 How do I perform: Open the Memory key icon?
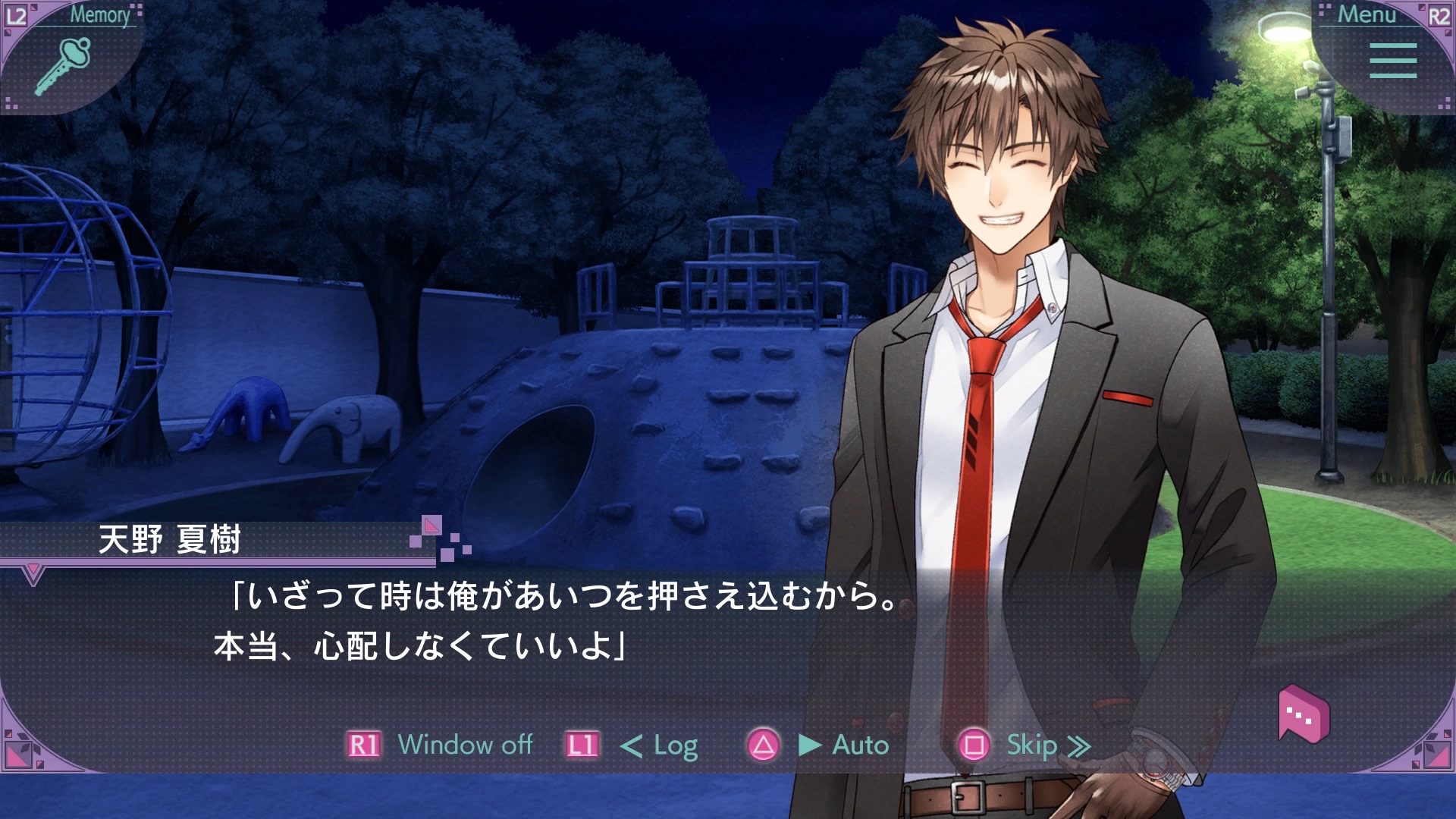(63, 64)
